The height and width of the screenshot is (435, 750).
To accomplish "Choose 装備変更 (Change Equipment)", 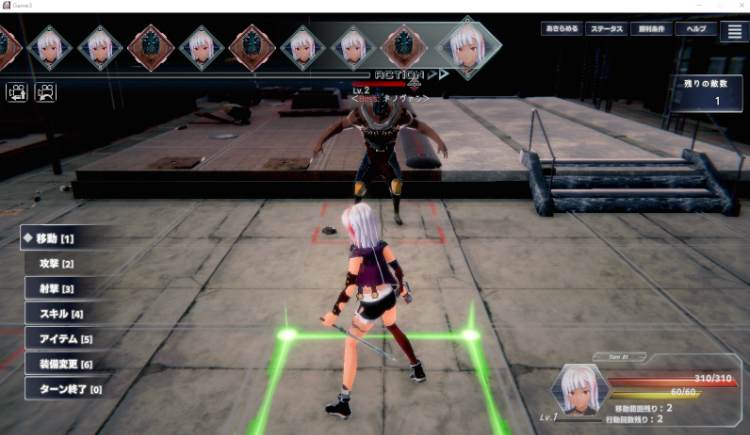I will pyautogui.click(x=62, y=364).
